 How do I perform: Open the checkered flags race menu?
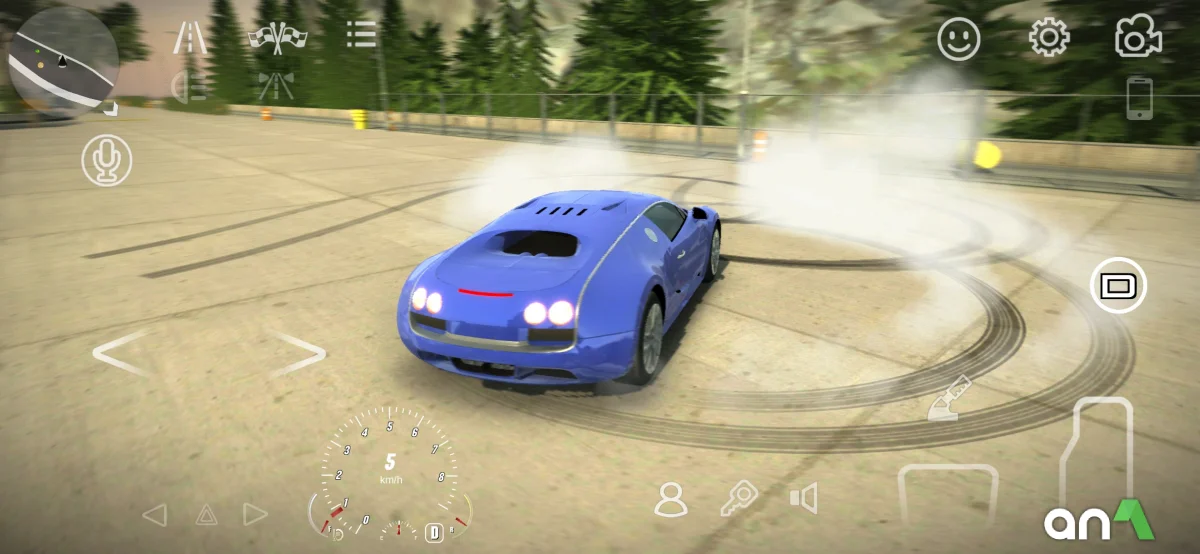pyautogui.click(x=277, y=37)
